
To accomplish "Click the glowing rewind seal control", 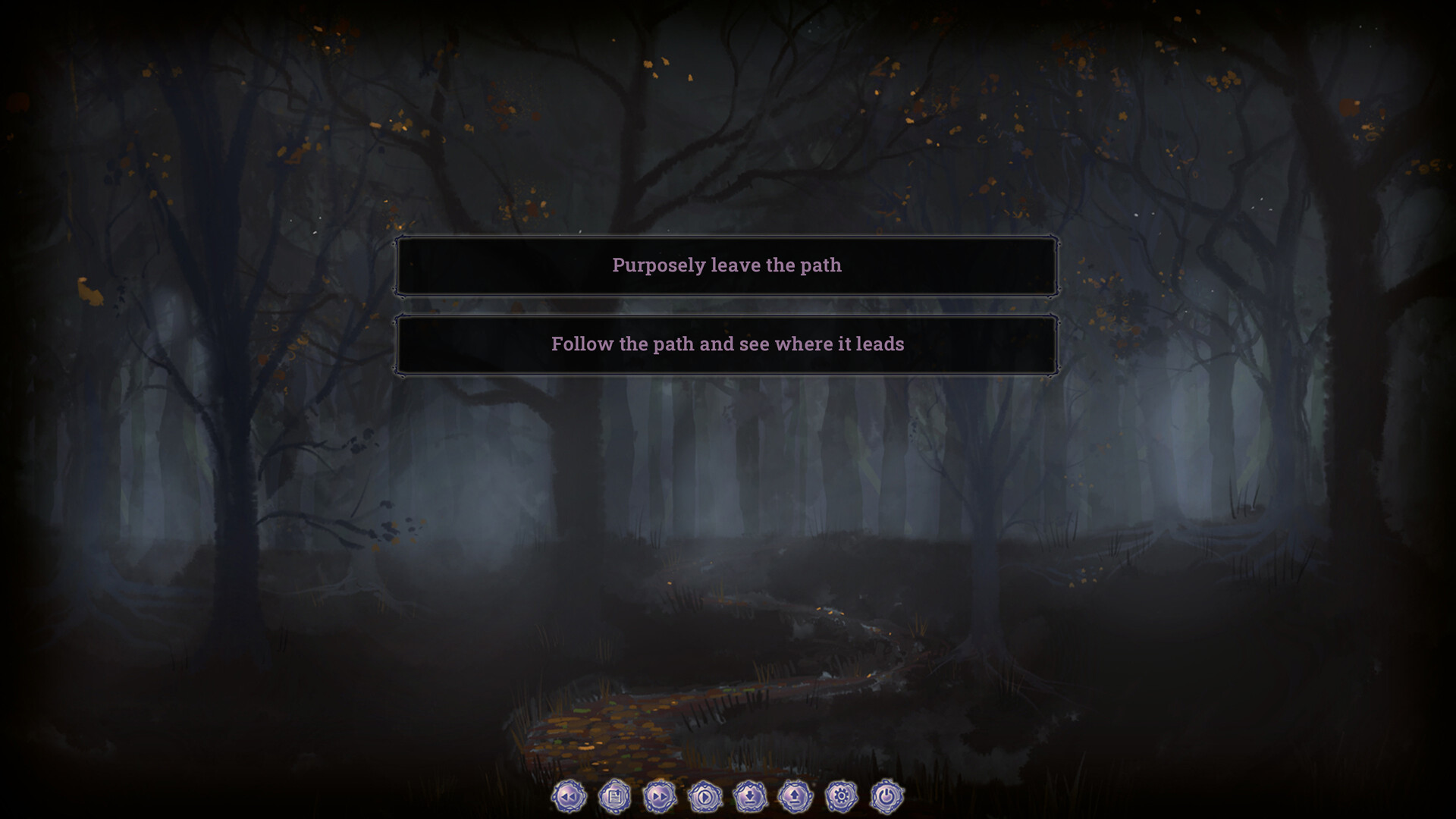I will [x=569, y=797].
